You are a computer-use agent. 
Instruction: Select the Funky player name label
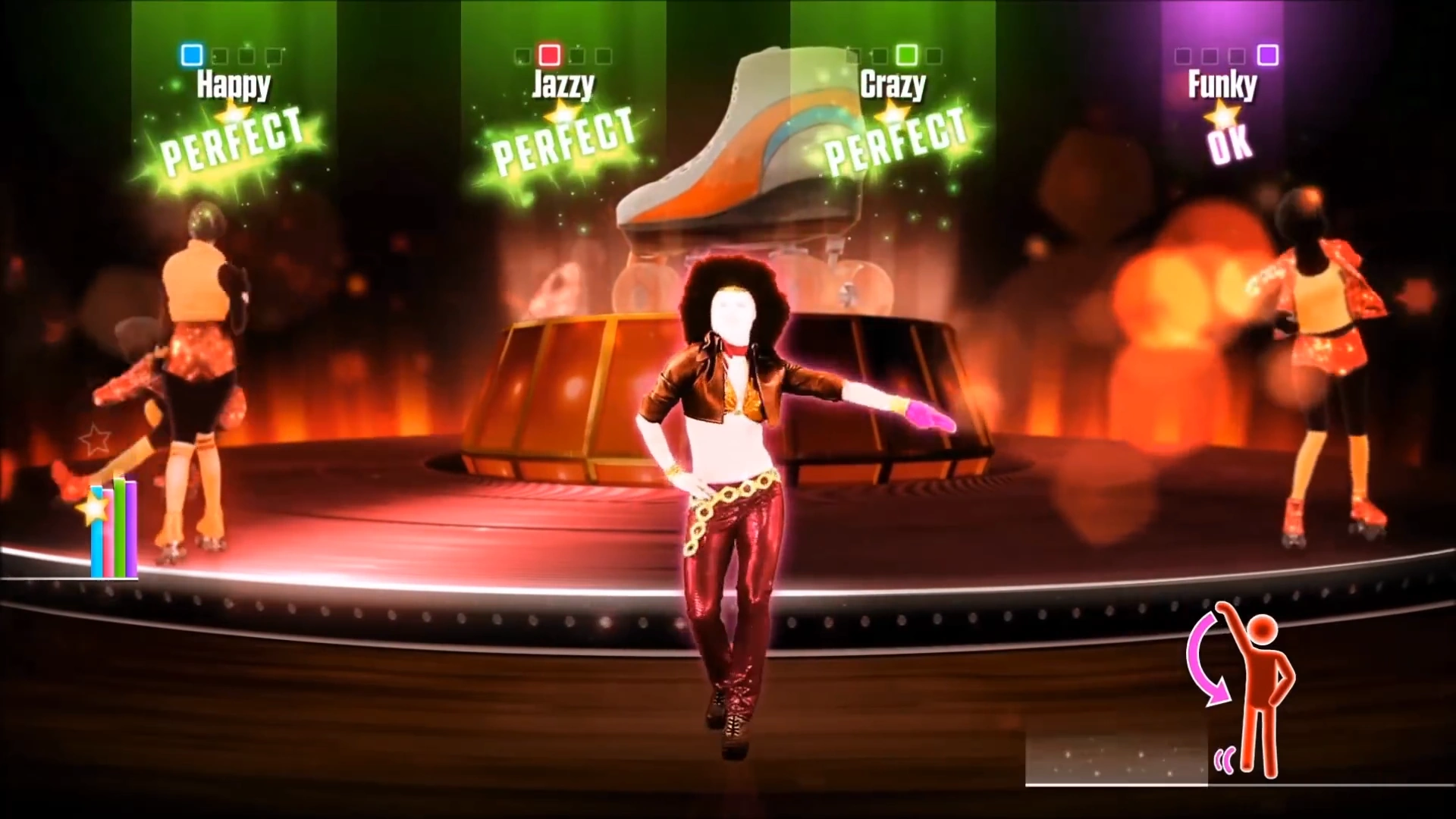click(1222, 86)
